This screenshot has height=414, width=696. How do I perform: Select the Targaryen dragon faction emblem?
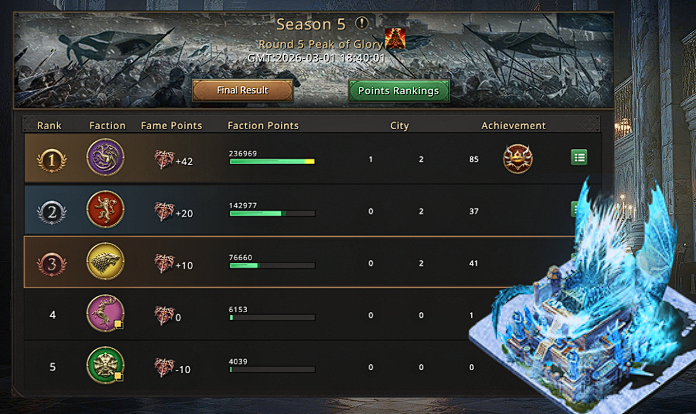[x=103, y=158]
